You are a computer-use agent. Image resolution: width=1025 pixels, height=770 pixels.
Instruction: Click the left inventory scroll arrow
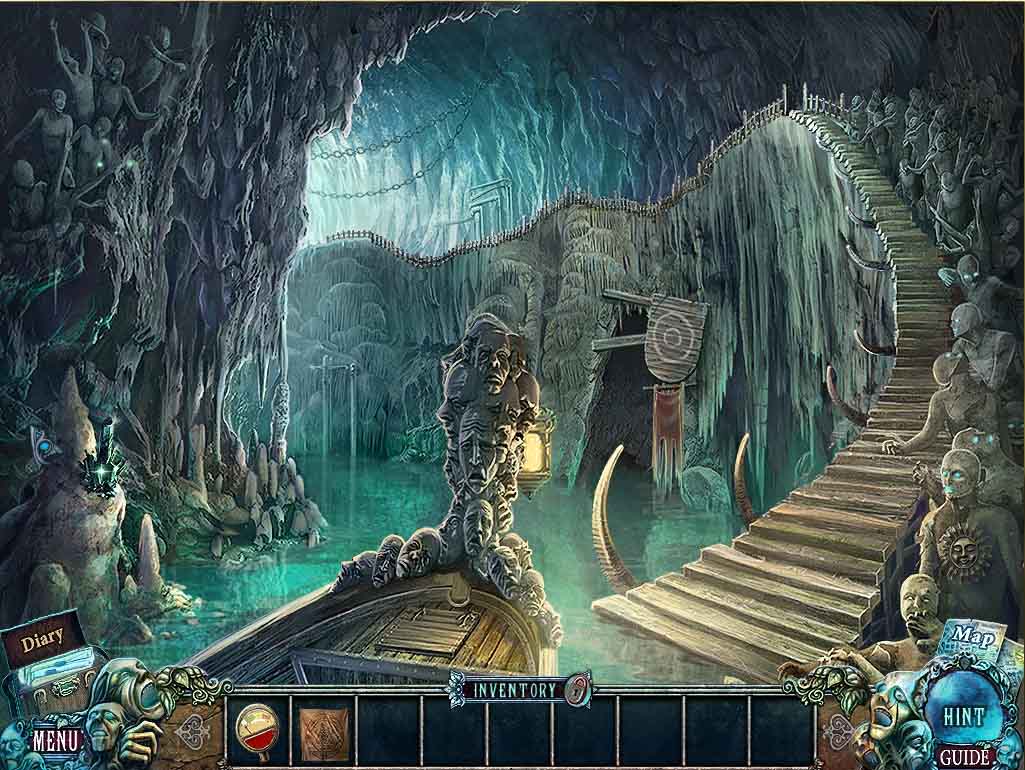point(195,730)
